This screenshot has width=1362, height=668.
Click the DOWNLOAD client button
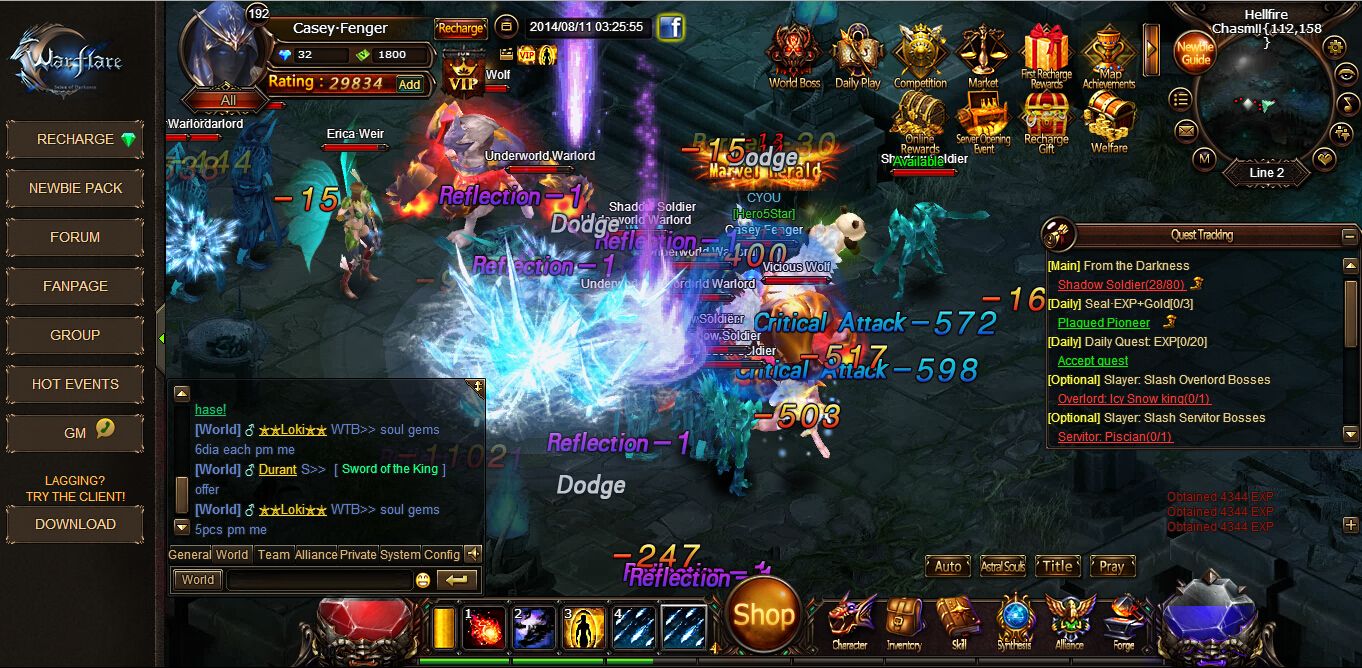click(x=75, y=524)
